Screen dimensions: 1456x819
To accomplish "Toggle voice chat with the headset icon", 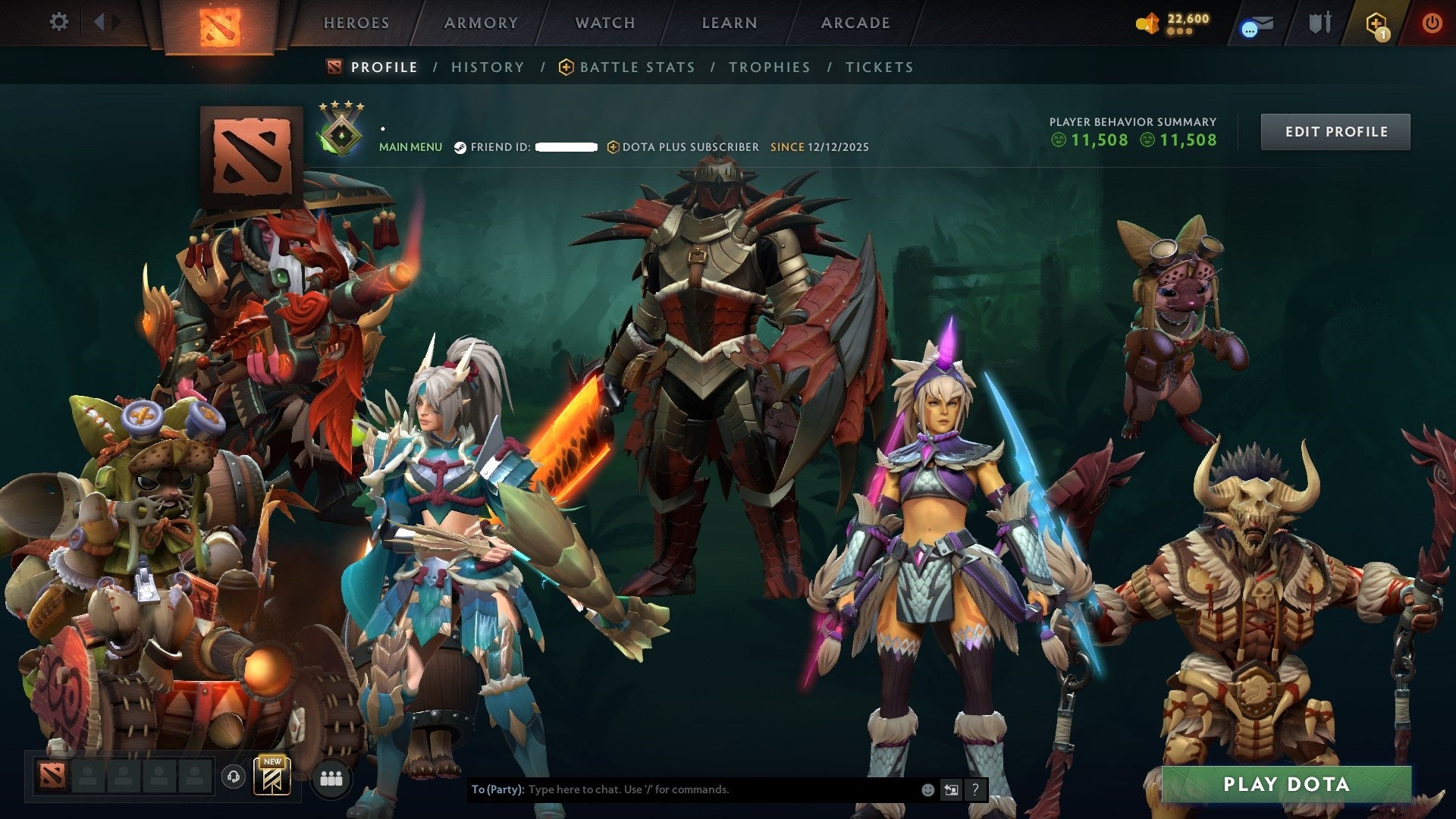I will click(x=235, y=777).
